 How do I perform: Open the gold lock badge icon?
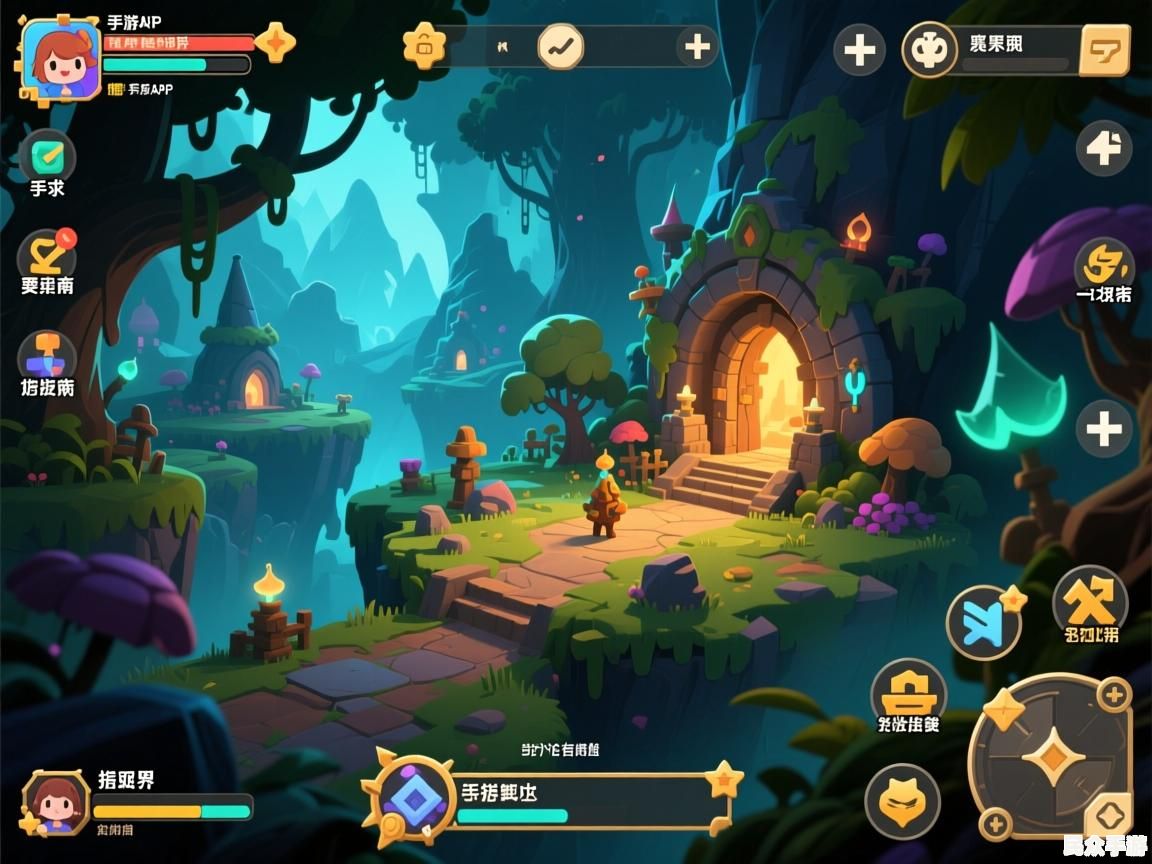[x=424, y=46]
